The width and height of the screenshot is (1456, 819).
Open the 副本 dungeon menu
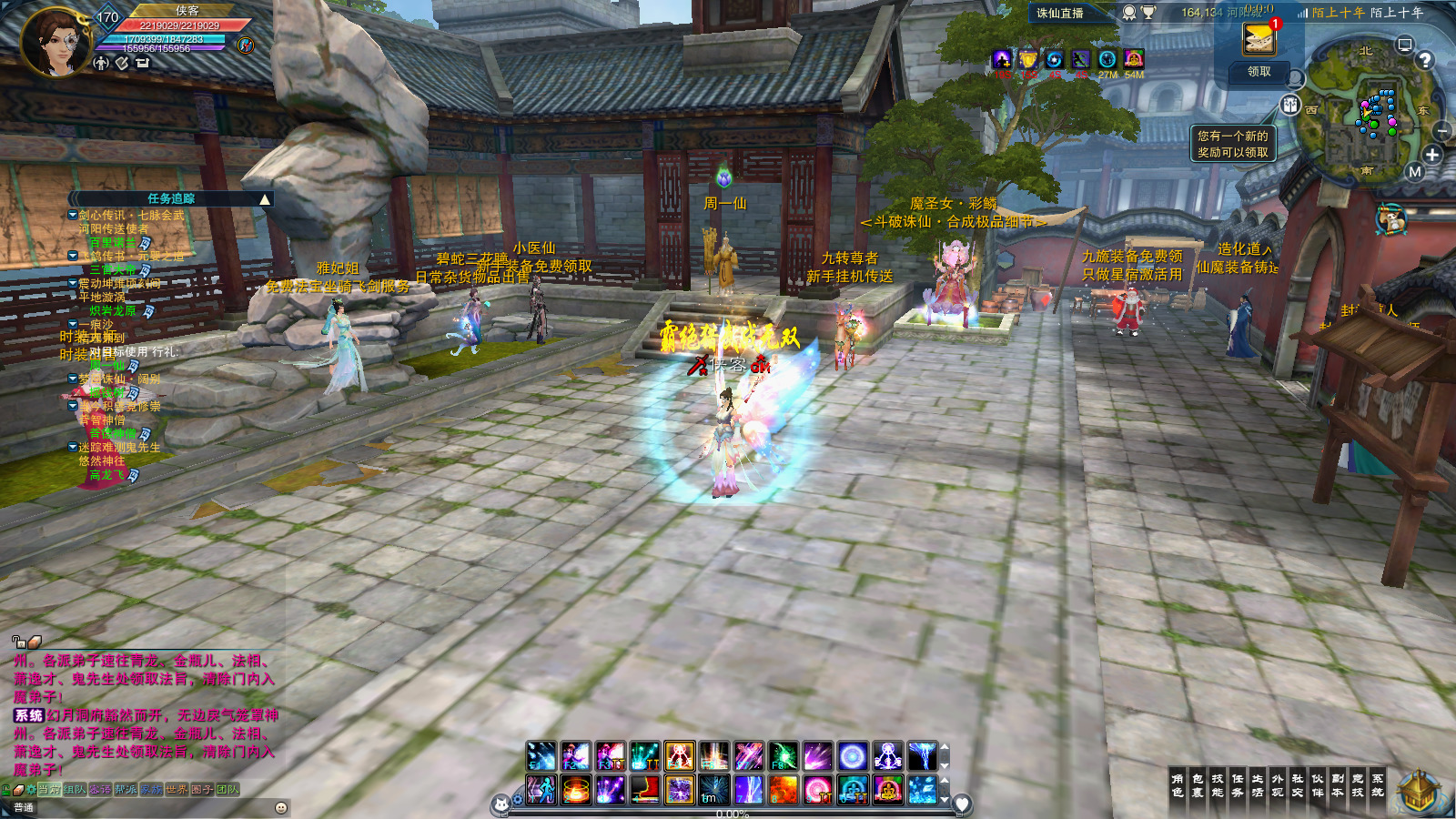click(1338, 785)
